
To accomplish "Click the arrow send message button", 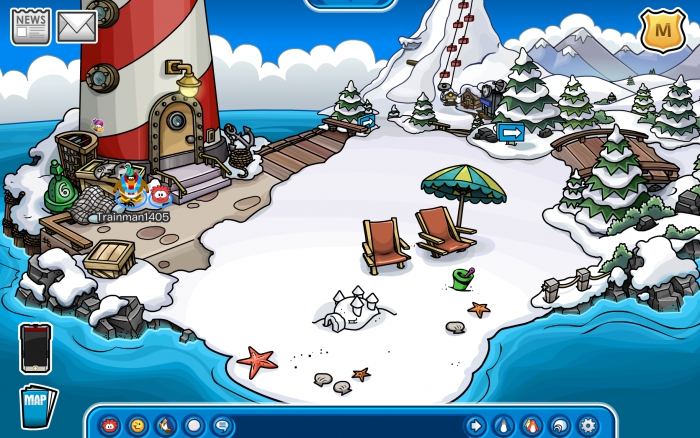I will click(x=475, y=425).
